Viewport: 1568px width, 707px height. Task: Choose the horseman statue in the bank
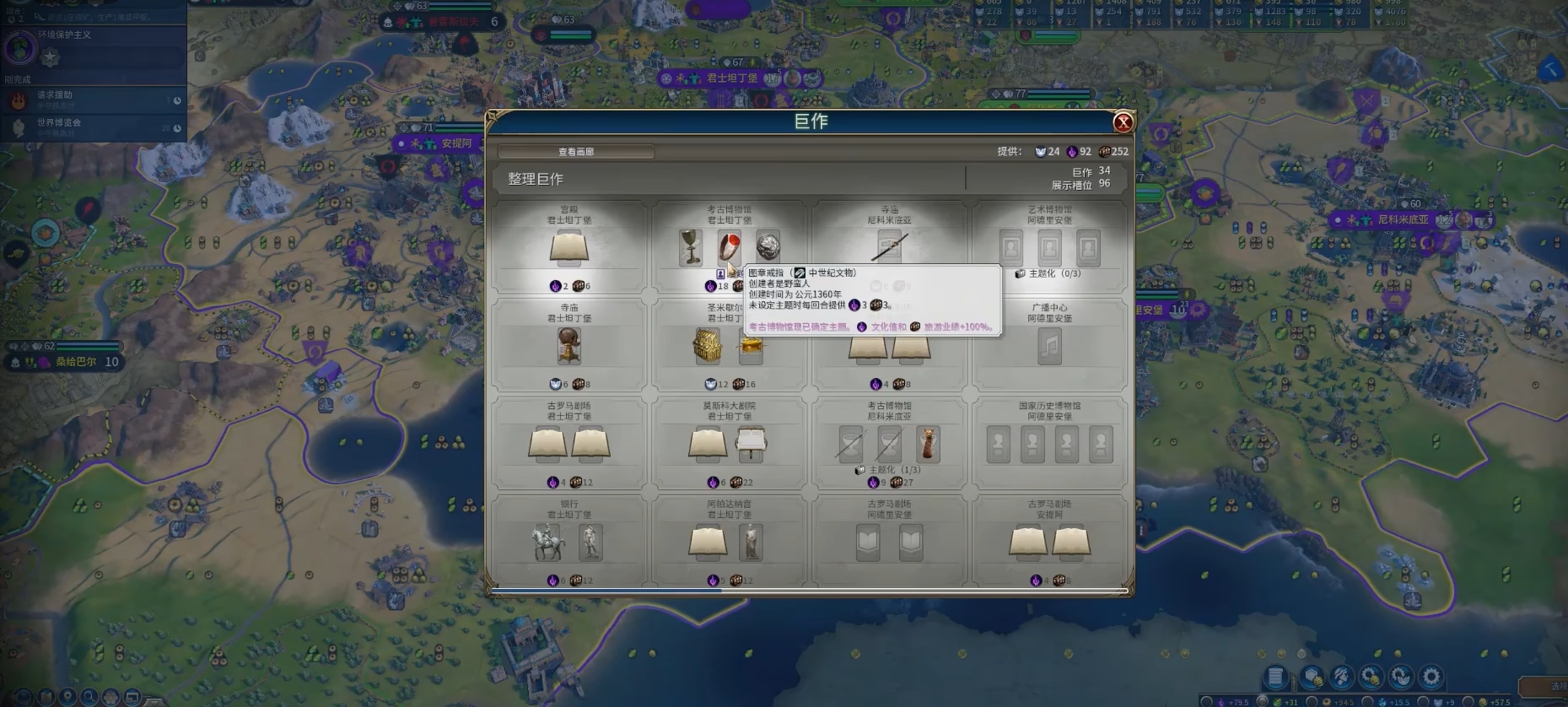[x=548, y=542]
